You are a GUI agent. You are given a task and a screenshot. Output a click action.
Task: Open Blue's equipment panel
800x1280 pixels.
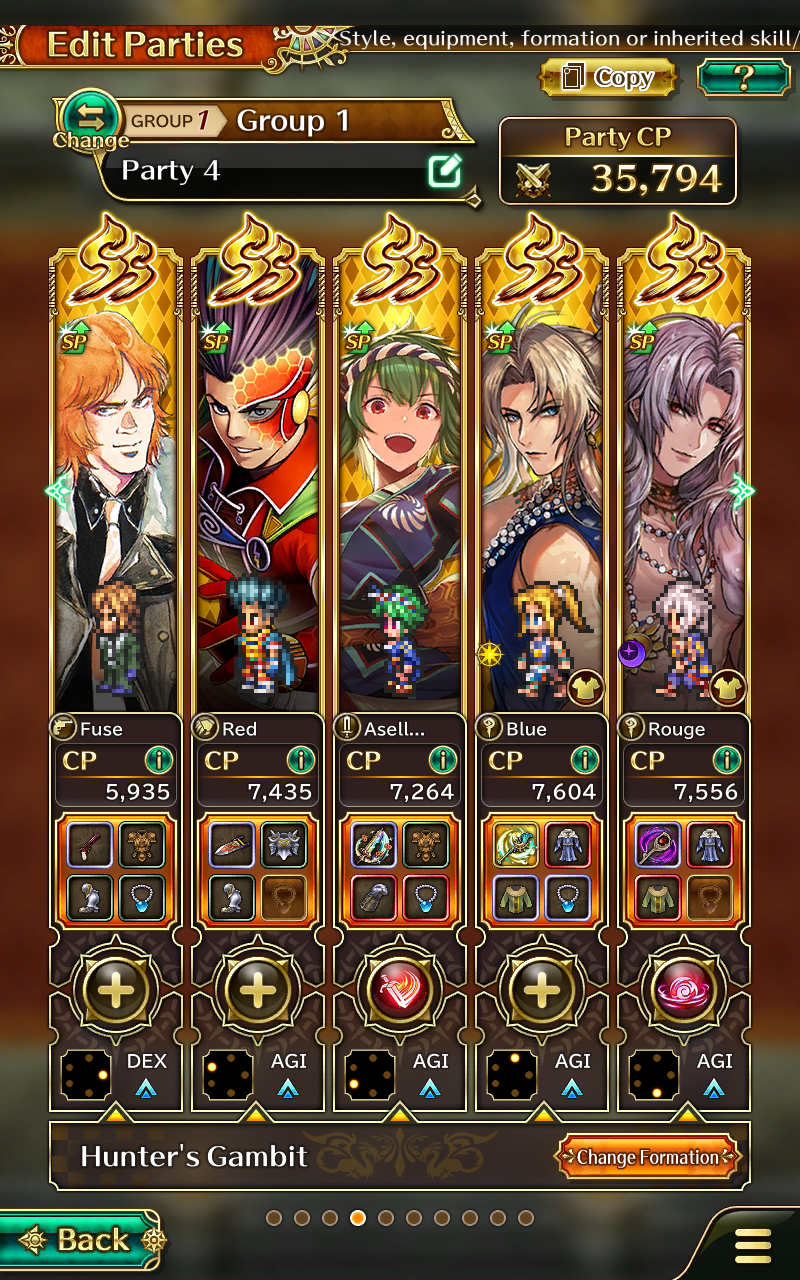tap(542, 871)
